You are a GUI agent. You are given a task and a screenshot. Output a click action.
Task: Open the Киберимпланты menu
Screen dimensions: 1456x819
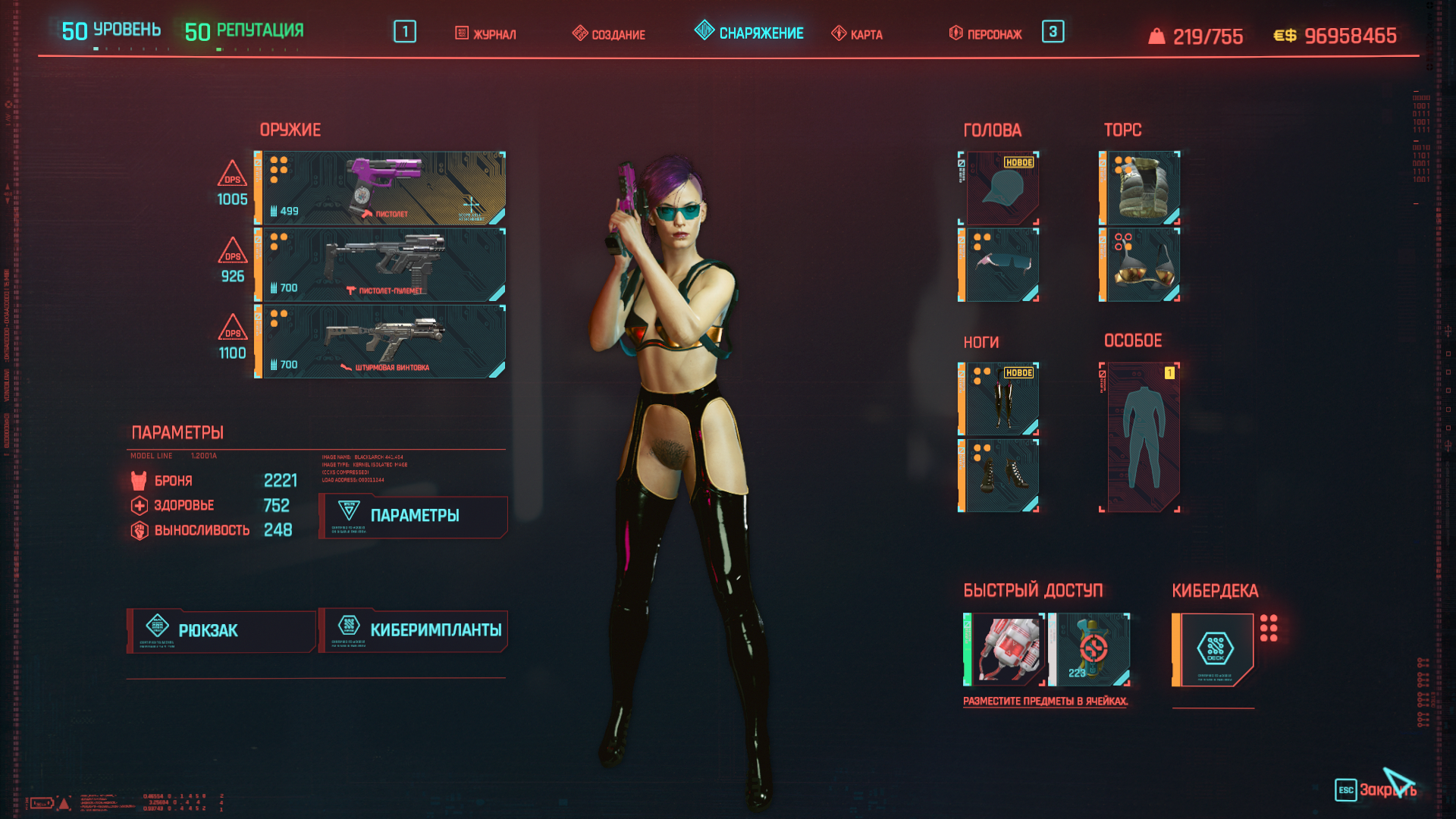(413, 631)
